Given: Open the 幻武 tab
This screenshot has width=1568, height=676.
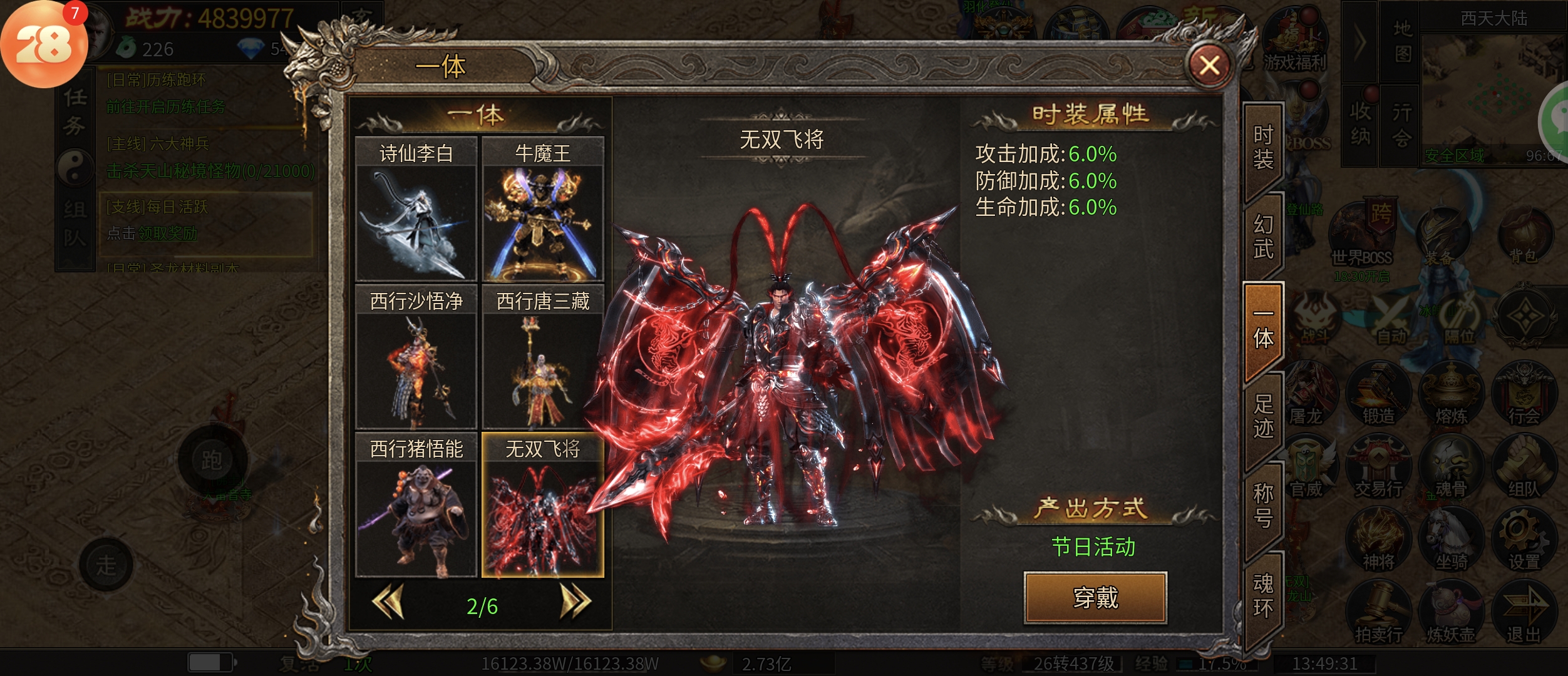Looking at the screenshot, I should (1263, 238).
